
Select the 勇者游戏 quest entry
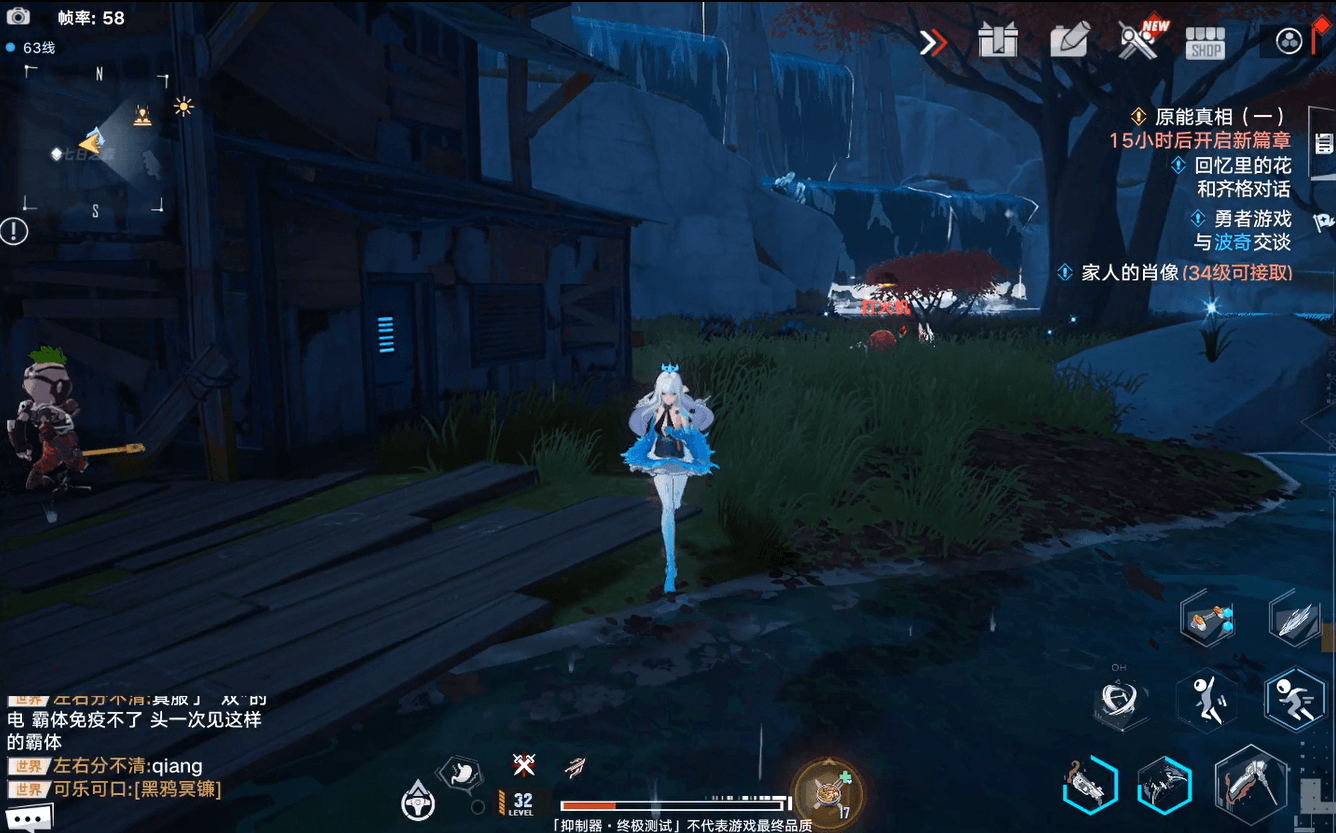coord(1252,219)
